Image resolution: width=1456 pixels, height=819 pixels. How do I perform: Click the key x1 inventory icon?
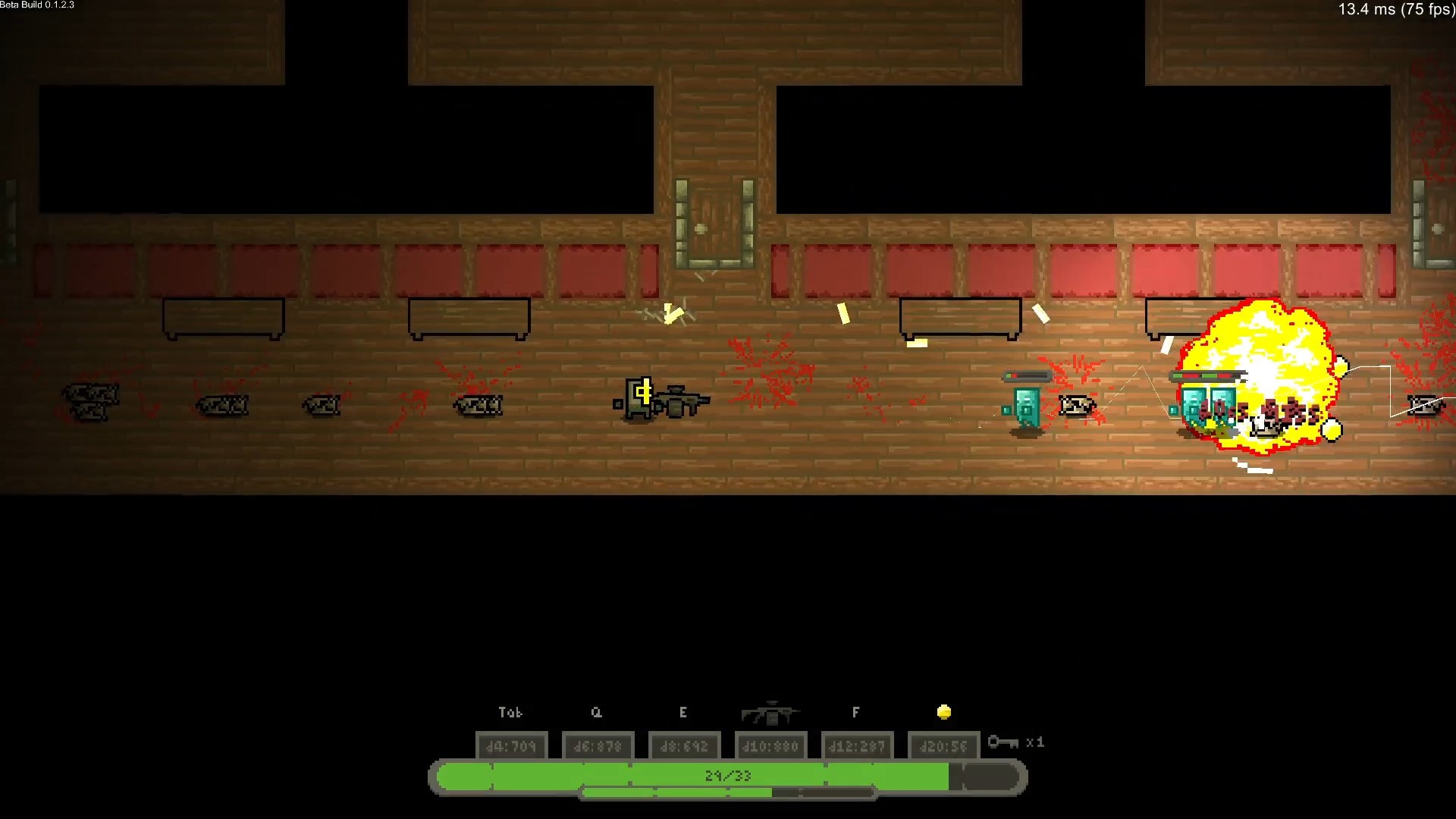tap(1015, 743)
